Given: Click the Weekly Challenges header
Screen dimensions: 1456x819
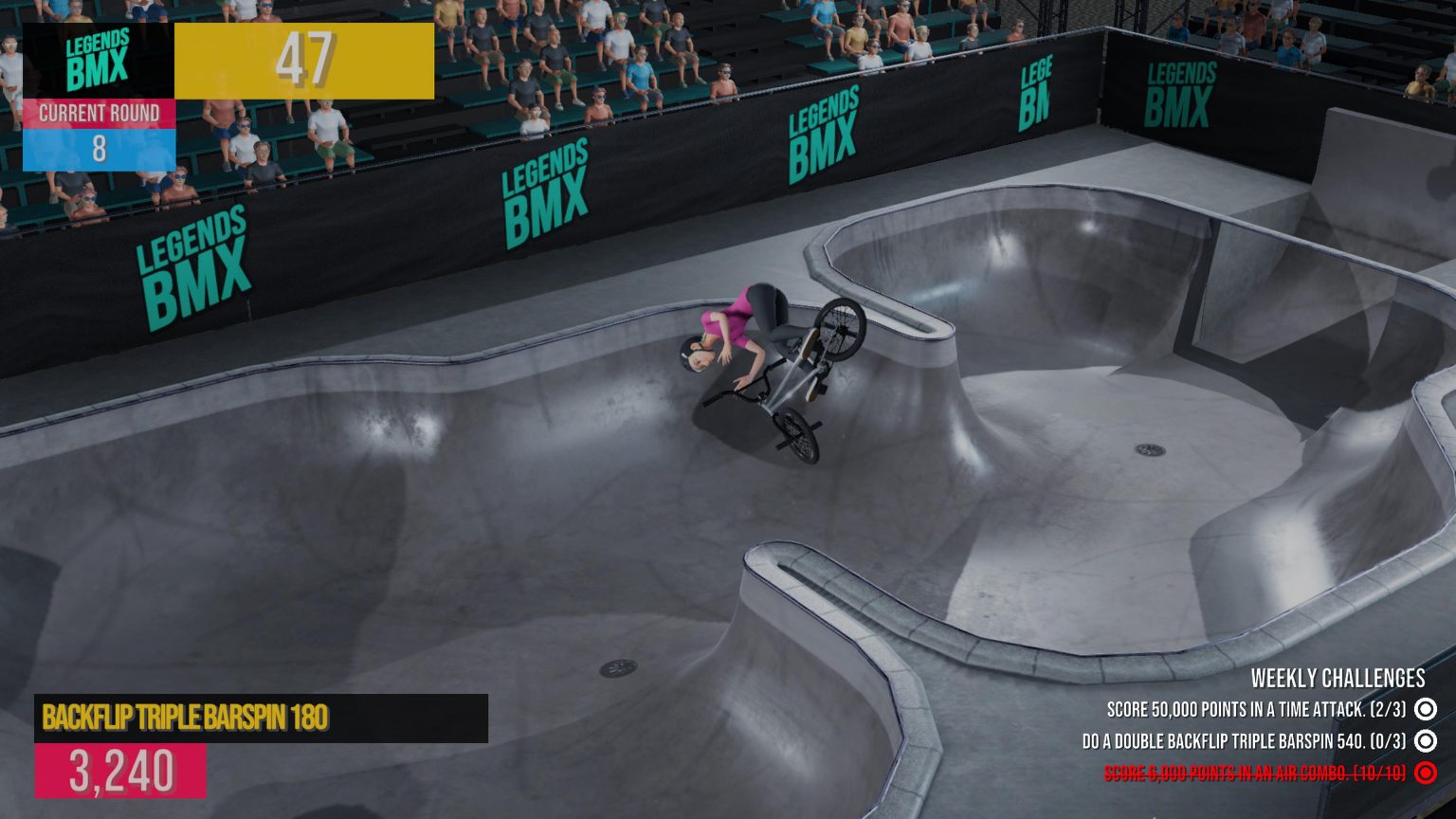Looking at the screenshot, I should pyautogui.click(x=1338, y=678).
